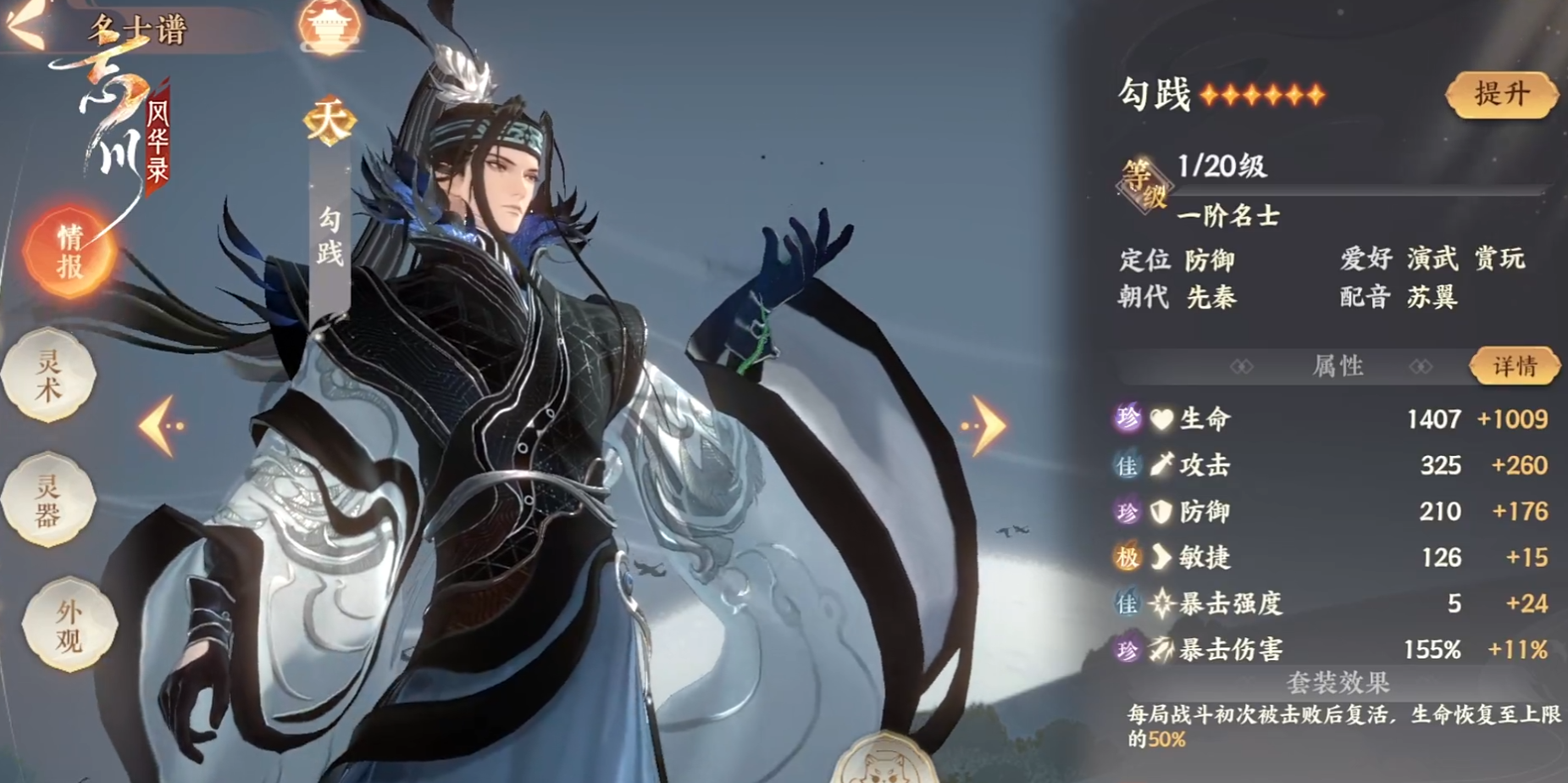This screenshot has height=783, width=1568.
Task: Show the 外观 appearance tab
Action: [68, 625]
